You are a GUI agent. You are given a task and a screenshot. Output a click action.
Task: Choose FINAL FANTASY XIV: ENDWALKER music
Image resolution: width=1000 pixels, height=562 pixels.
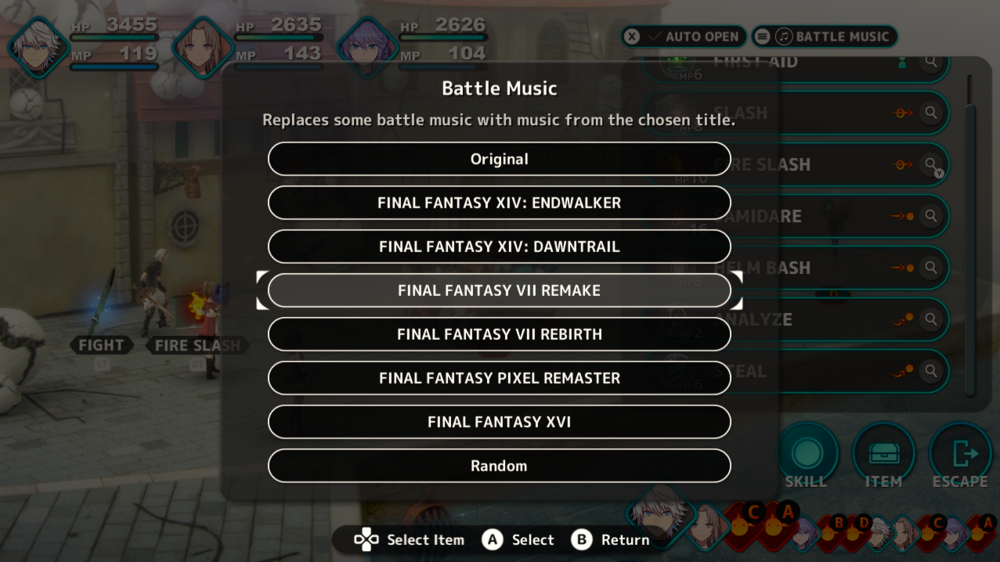pyautogui.click(x=499, y=203)
